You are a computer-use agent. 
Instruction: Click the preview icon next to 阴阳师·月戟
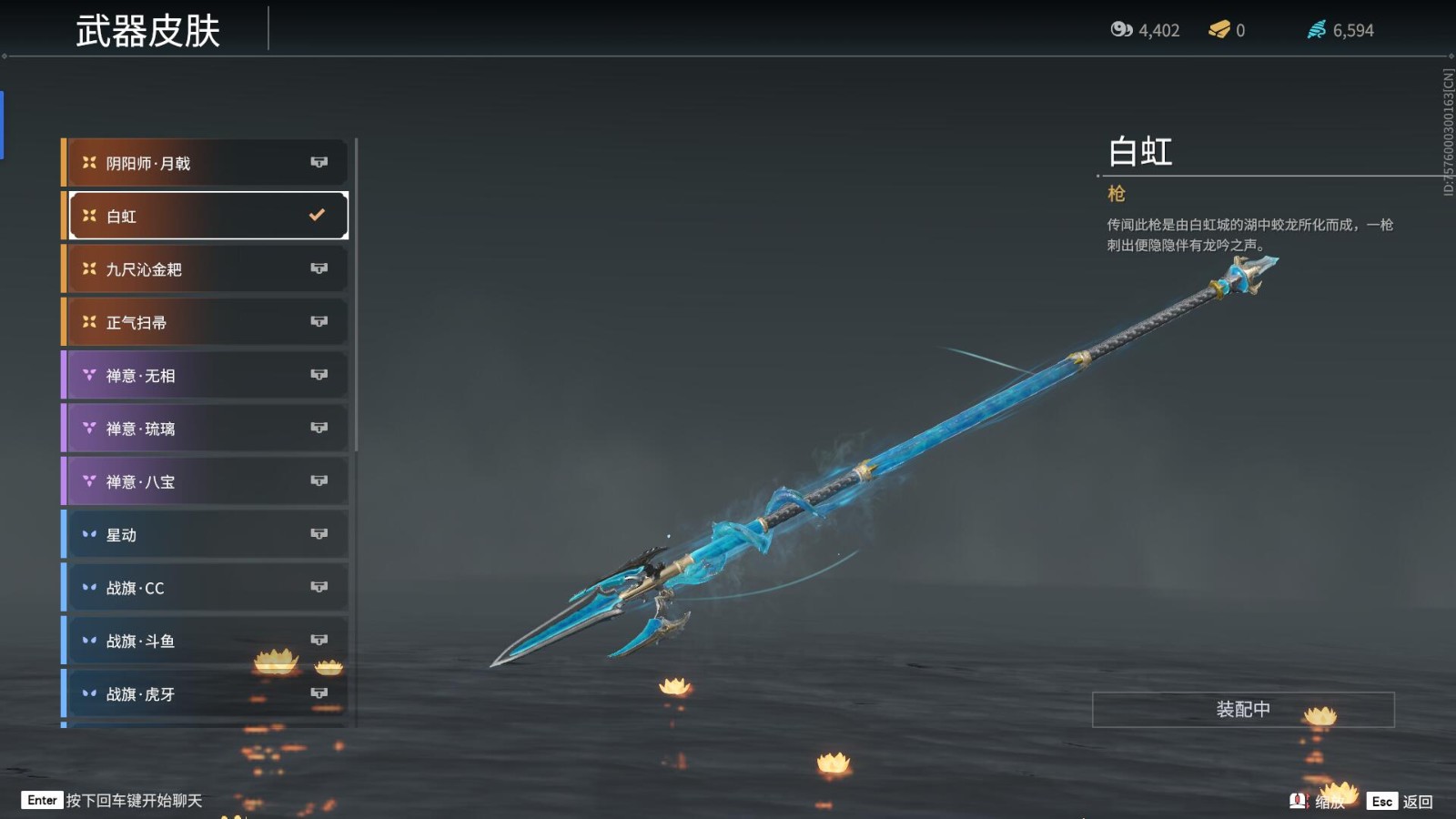[319, 162]
